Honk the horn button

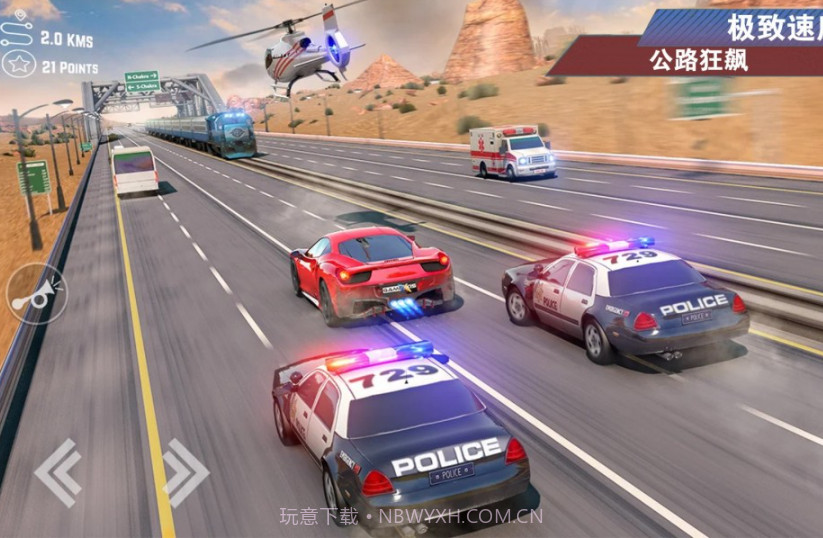click(x=36, y=292)
